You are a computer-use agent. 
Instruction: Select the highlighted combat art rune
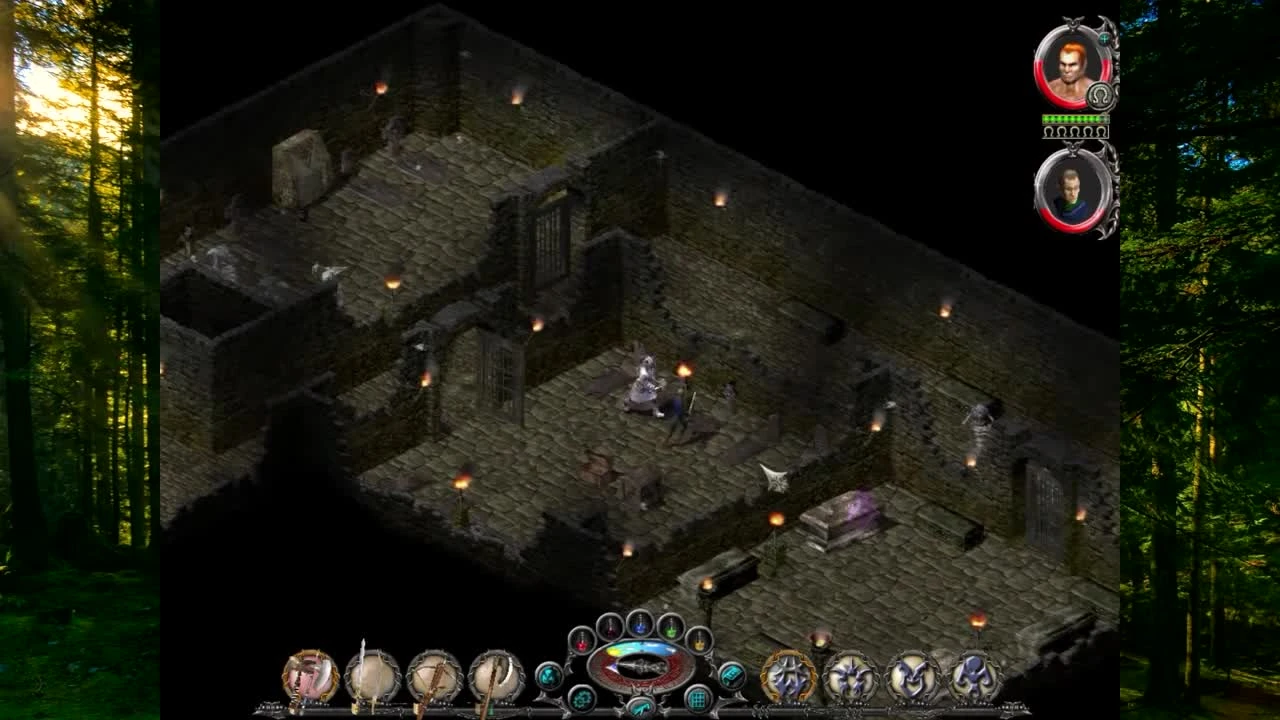(788, 675)
